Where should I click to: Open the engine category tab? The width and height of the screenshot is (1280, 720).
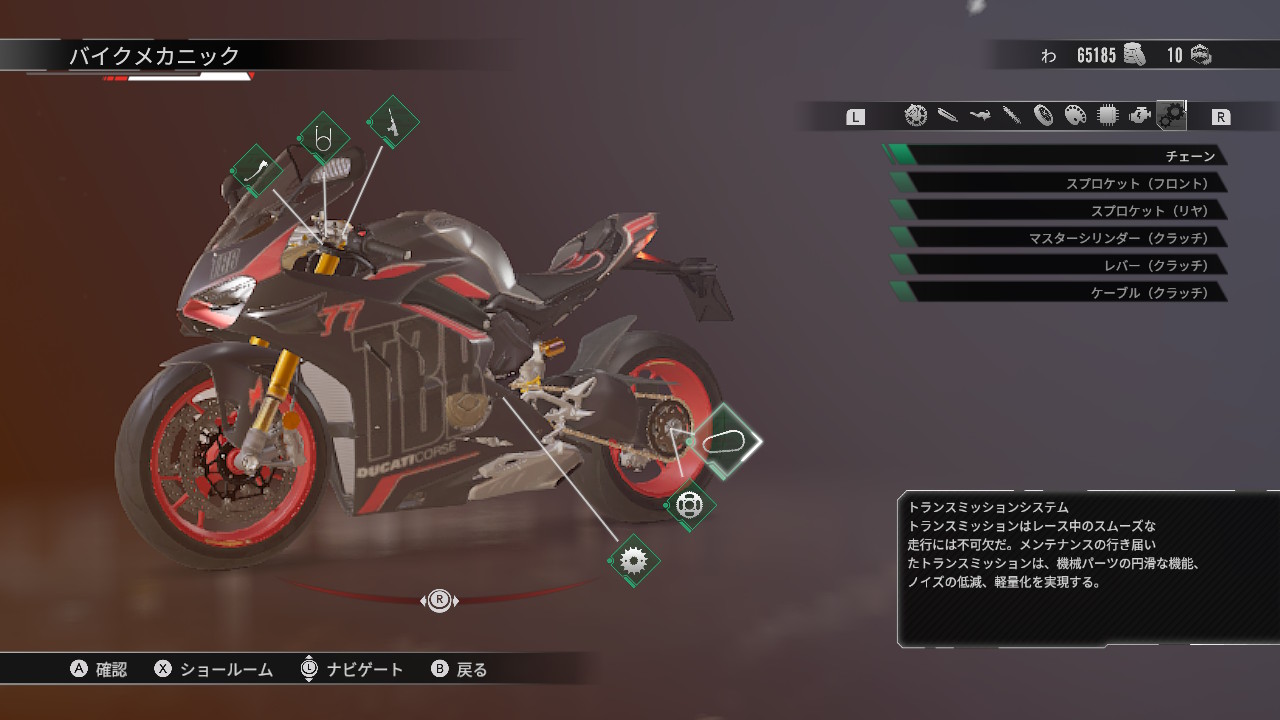tap(1139, 116)
